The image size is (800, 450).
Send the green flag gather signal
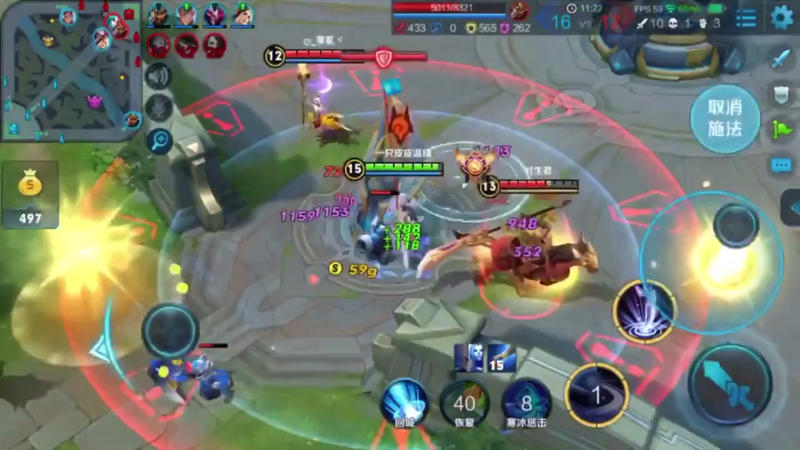[x=781, y=130]
